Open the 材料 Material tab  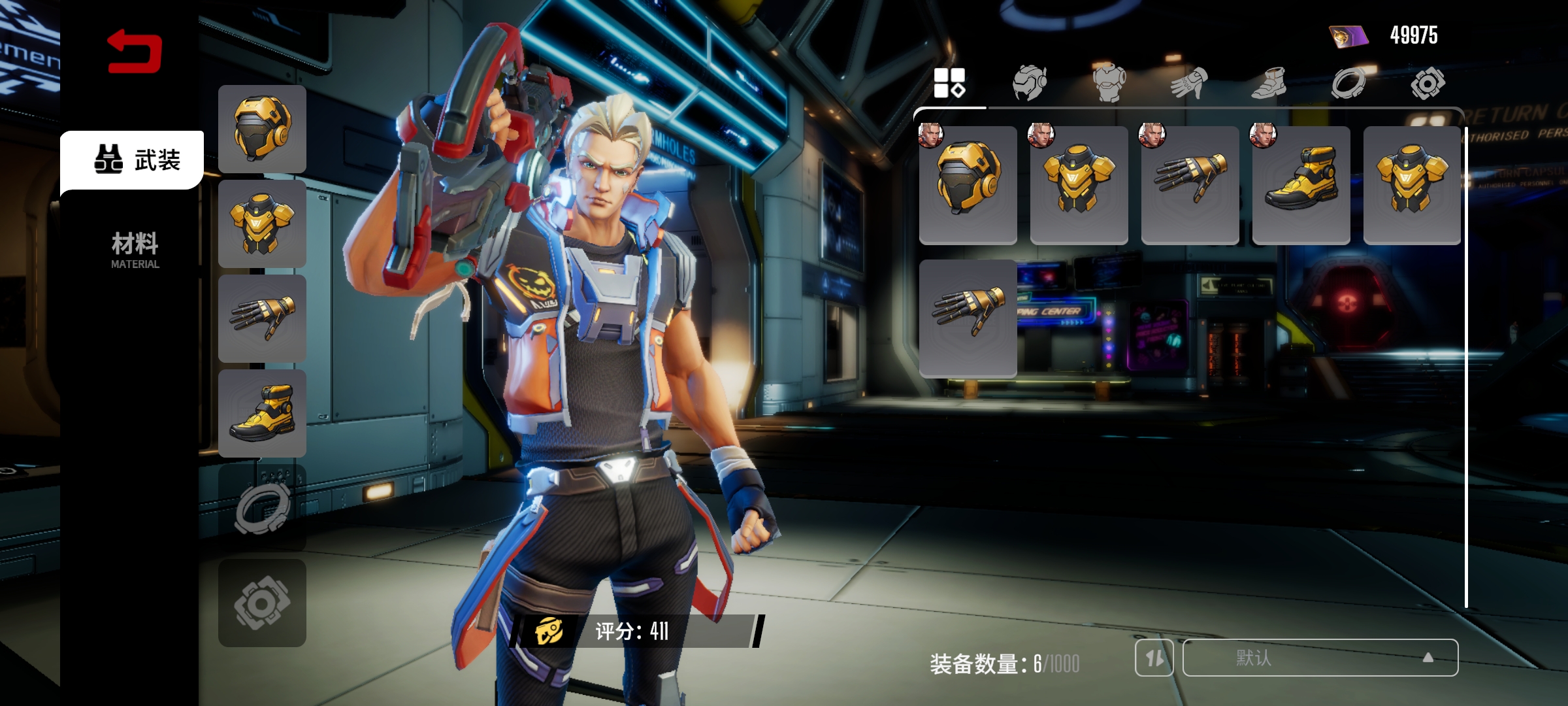135,249
